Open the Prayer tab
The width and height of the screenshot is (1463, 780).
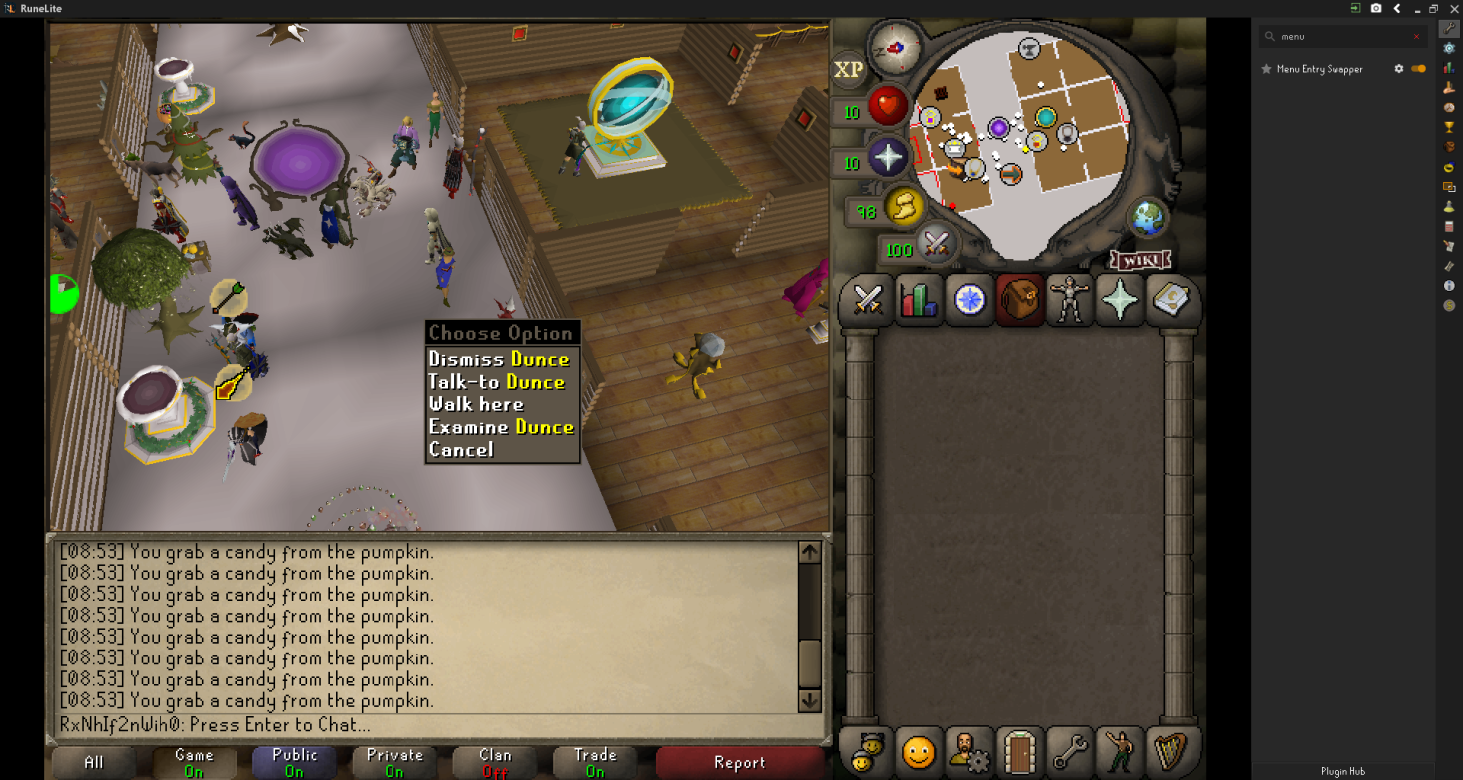(1120, 300)
